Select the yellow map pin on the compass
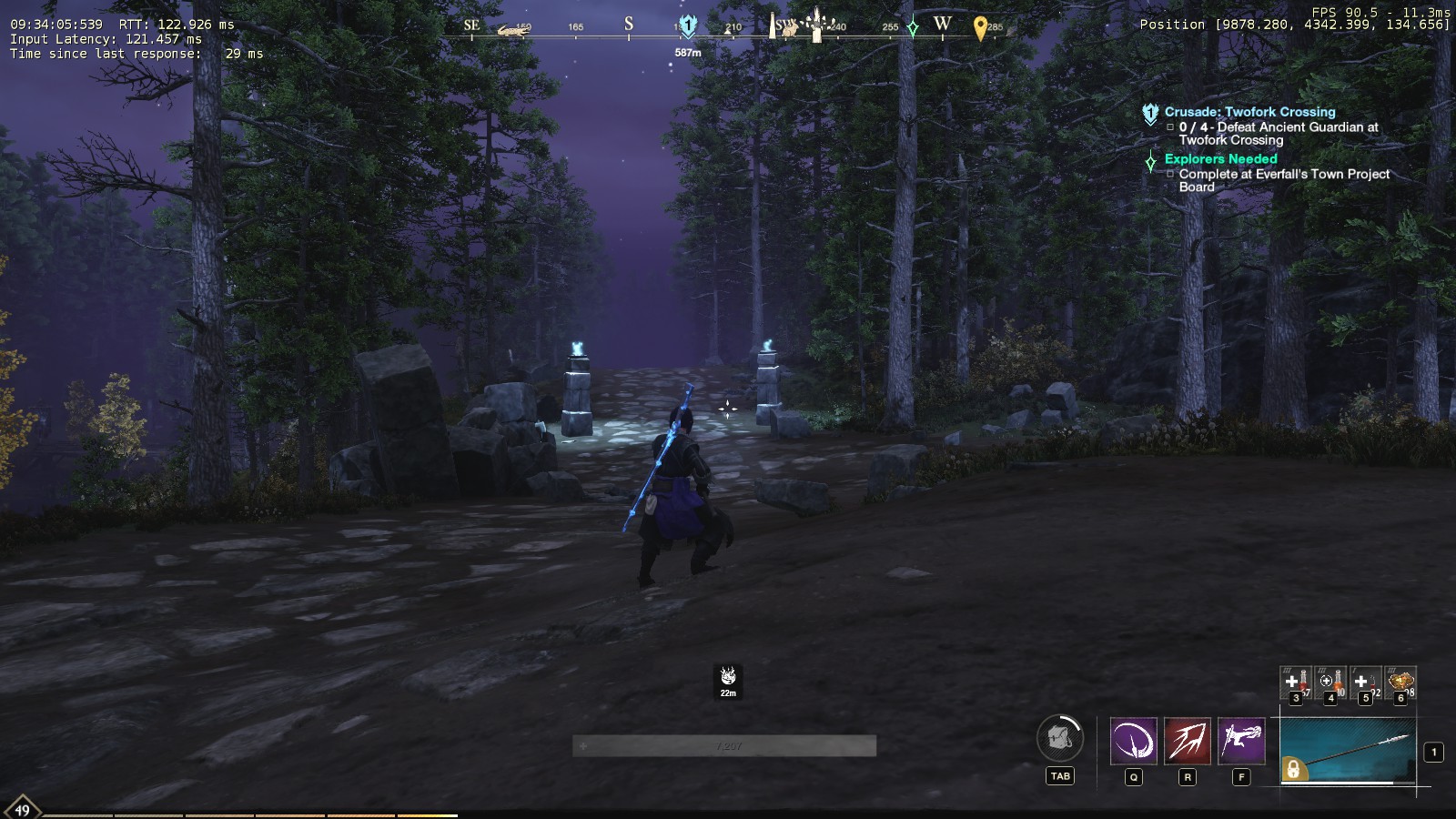The height and width of the screenshot is (819, 1456). tap(980, 28)
